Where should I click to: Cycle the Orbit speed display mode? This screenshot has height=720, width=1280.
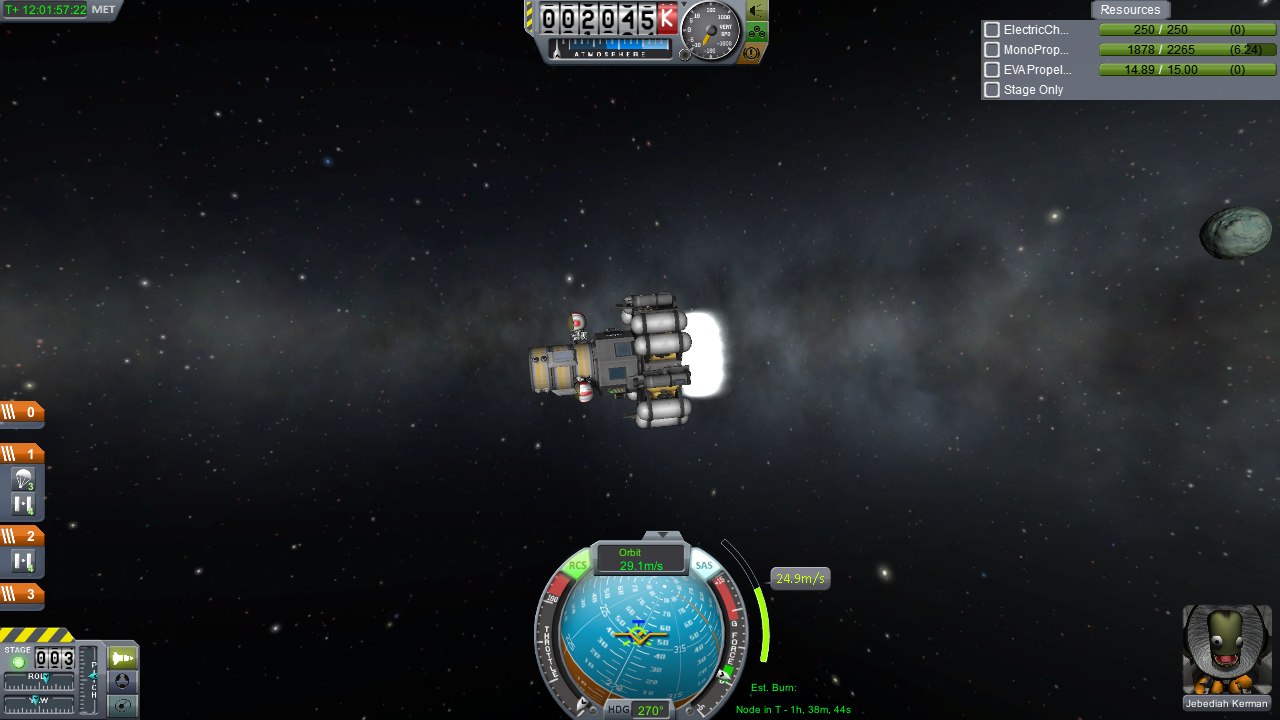pos(640,559)
